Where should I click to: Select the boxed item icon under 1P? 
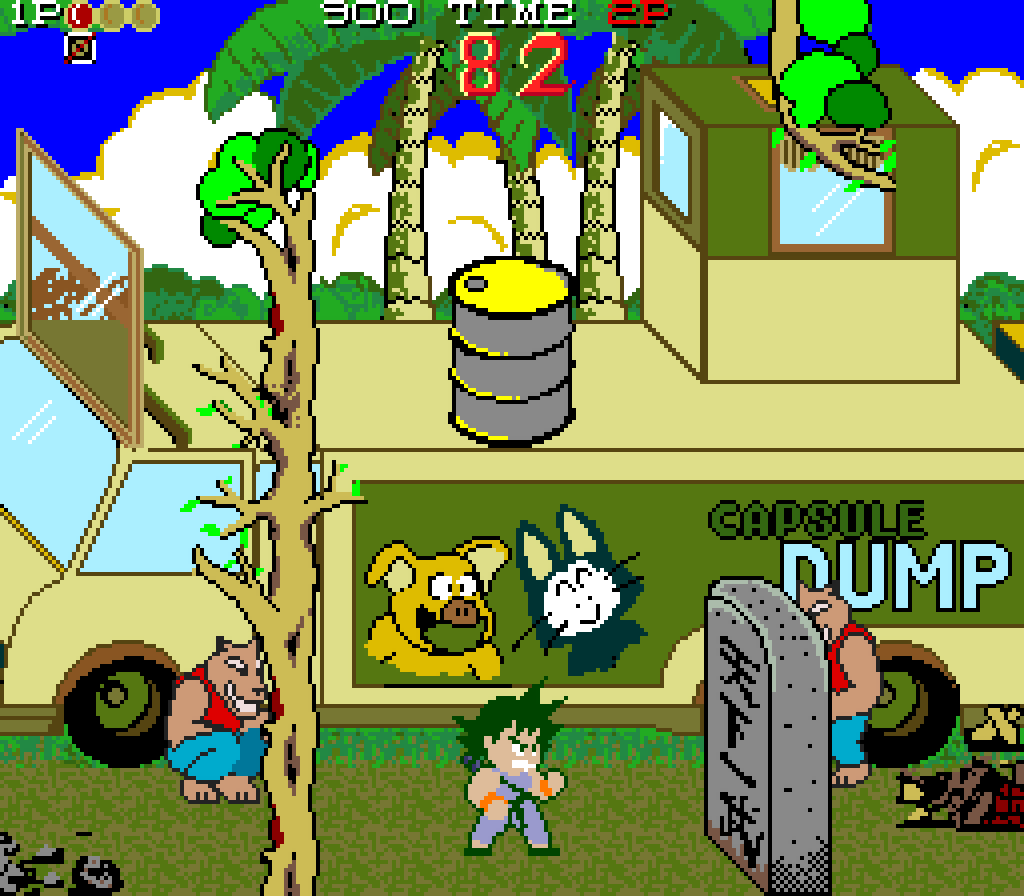tap(80, 47)
